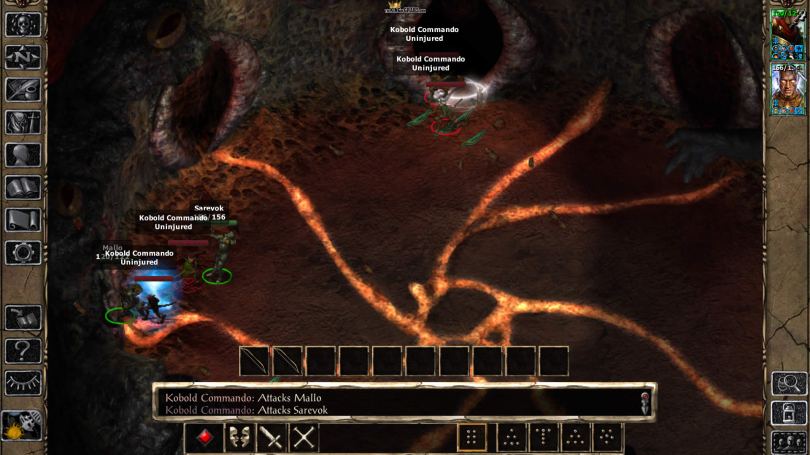The width and height of the screenshot is (810, 455).
Task: Open dialogue with the twin masks button
Action: point(238,437)
